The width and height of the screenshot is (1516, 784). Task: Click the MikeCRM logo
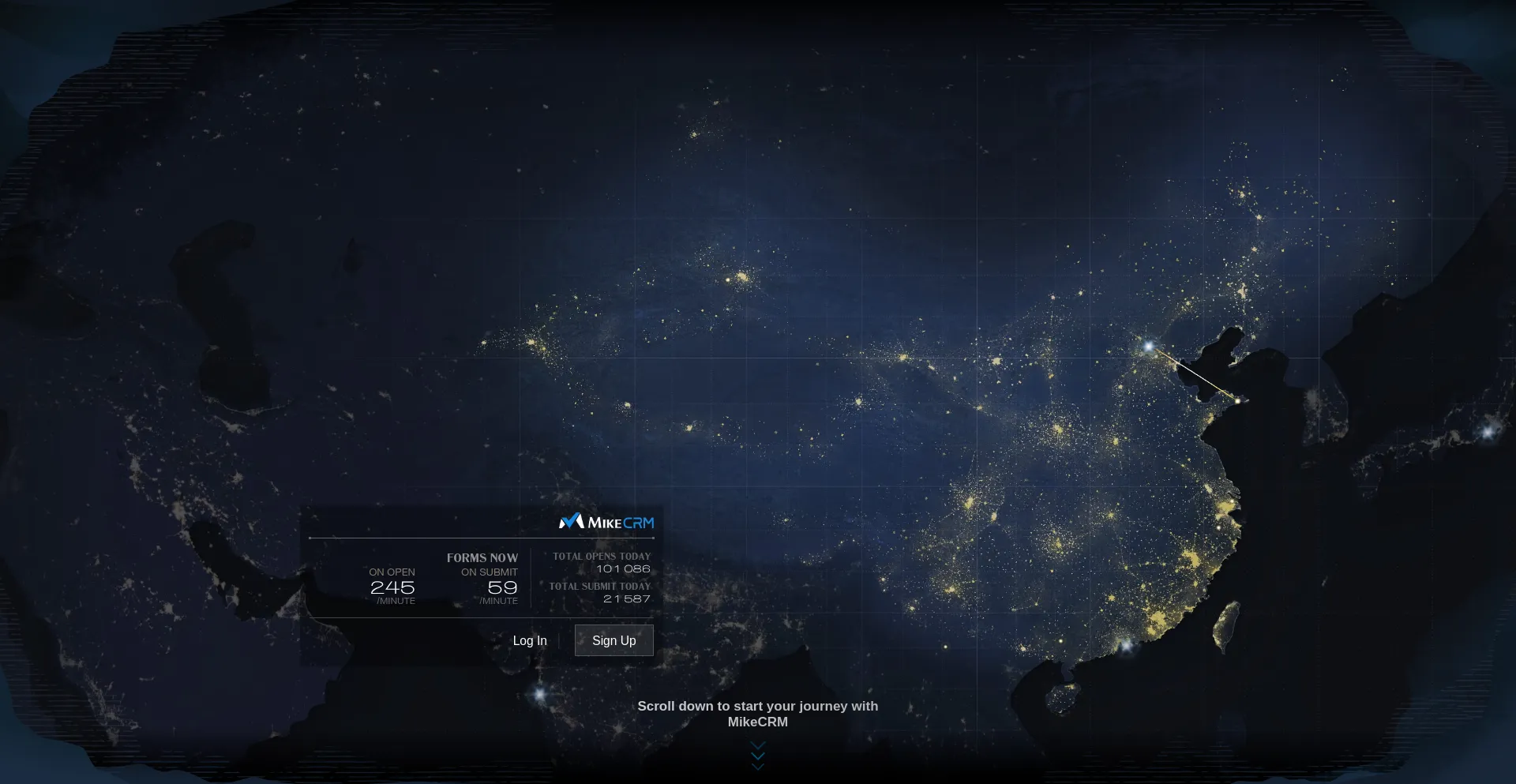tap(606, 522)
